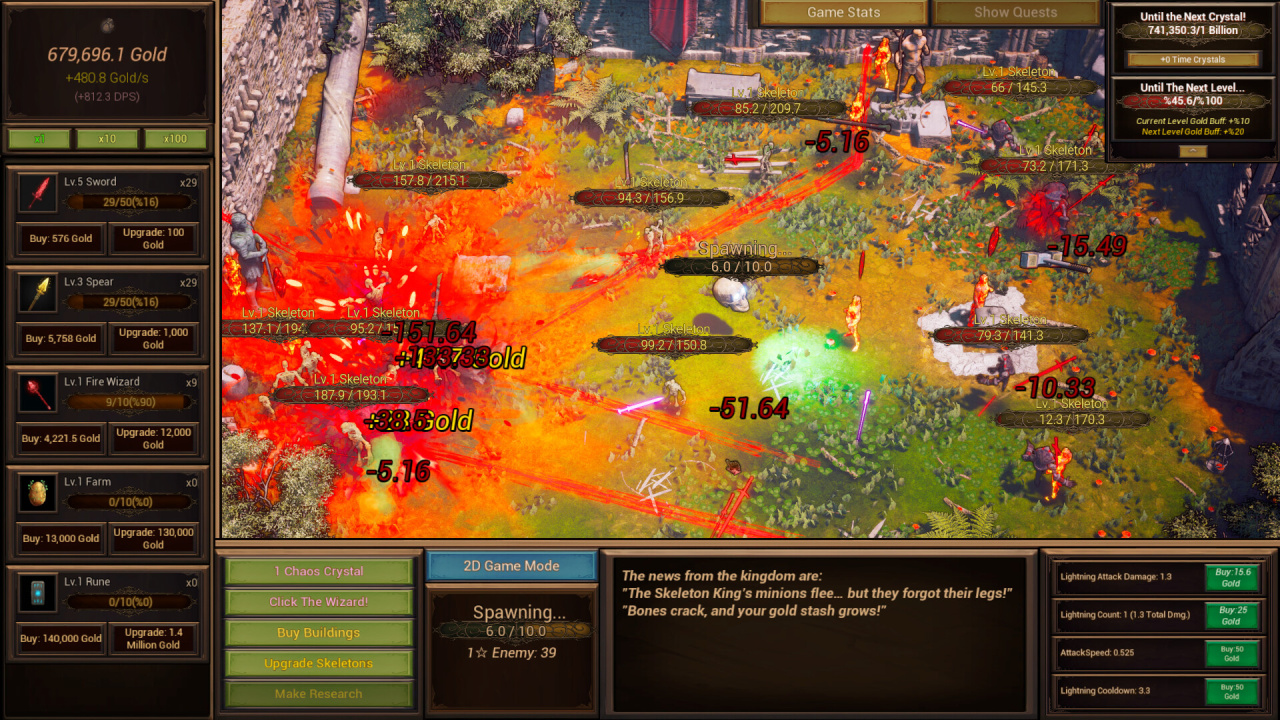
Task: Open the Game Stats panel
Action: click(844, 13)
